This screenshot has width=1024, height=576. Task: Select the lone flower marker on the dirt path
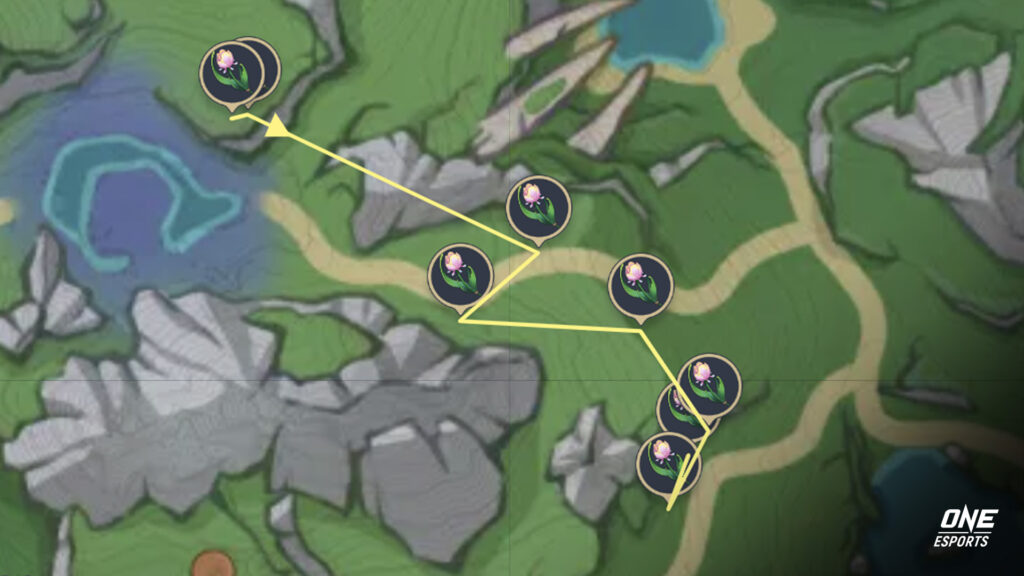tap(640, 283)
